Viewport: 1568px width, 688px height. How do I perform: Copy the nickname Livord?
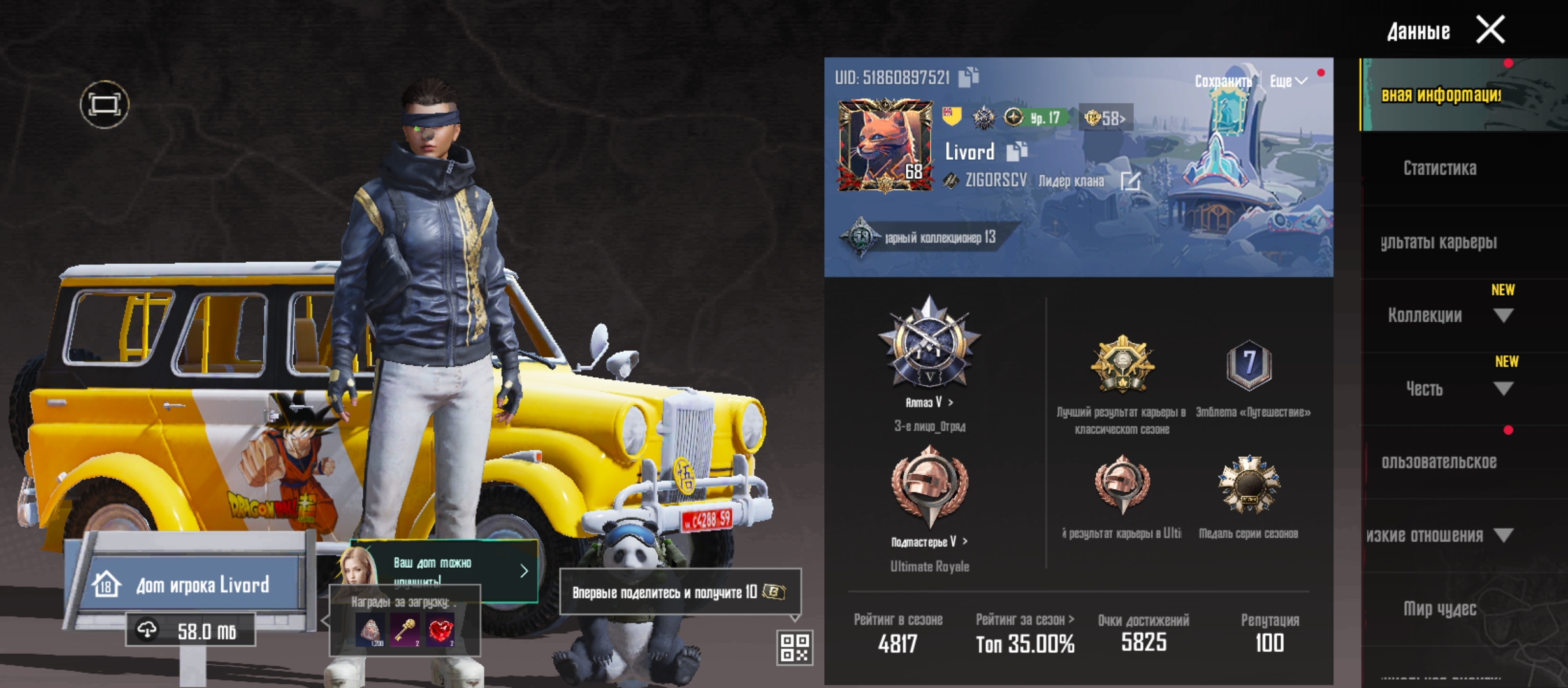pyautogui.click(x=1016, y=152)
